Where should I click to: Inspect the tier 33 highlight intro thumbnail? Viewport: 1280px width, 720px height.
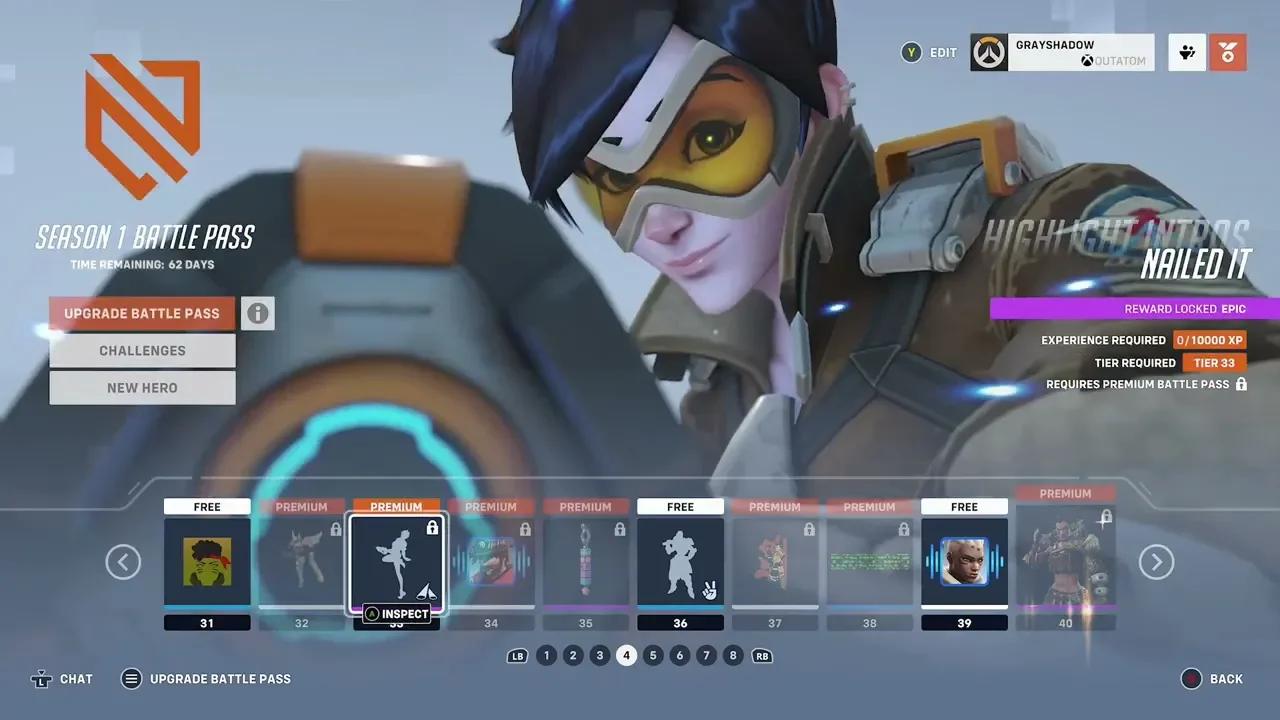pyautogui.click(x=396, y=563)
